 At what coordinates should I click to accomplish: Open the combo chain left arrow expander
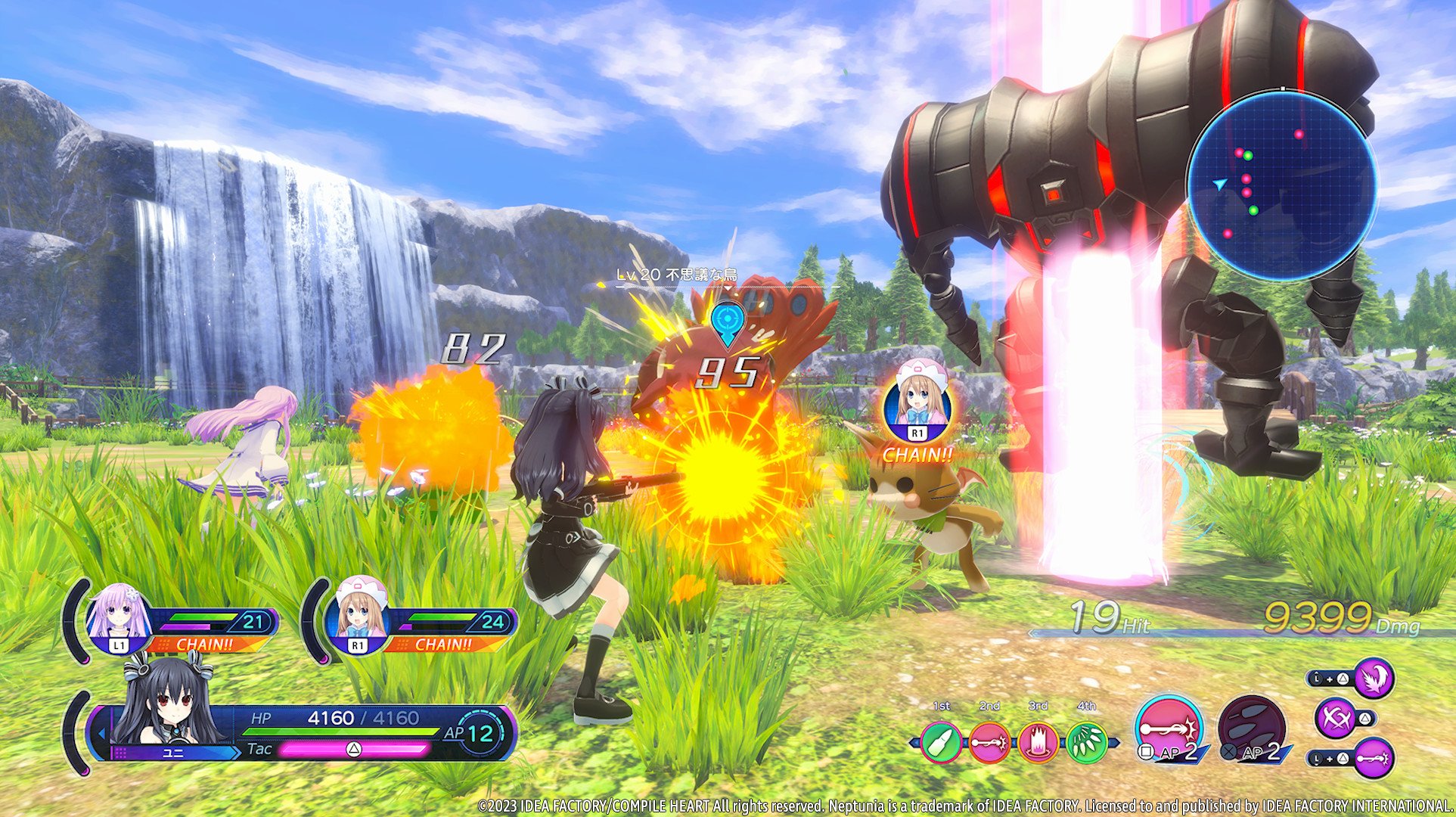click(914, 741)
